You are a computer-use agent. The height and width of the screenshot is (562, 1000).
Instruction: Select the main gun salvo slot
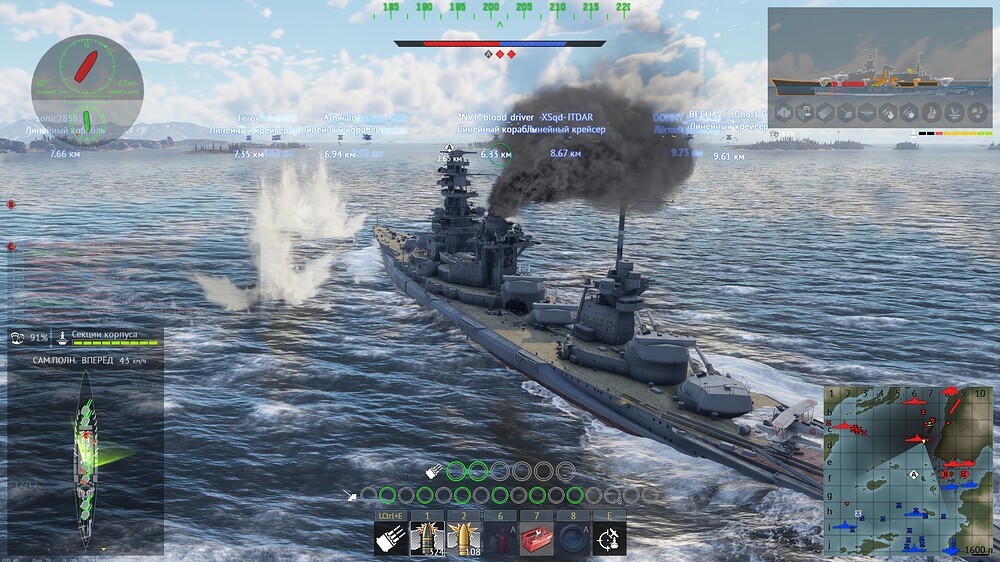[391, 538]
